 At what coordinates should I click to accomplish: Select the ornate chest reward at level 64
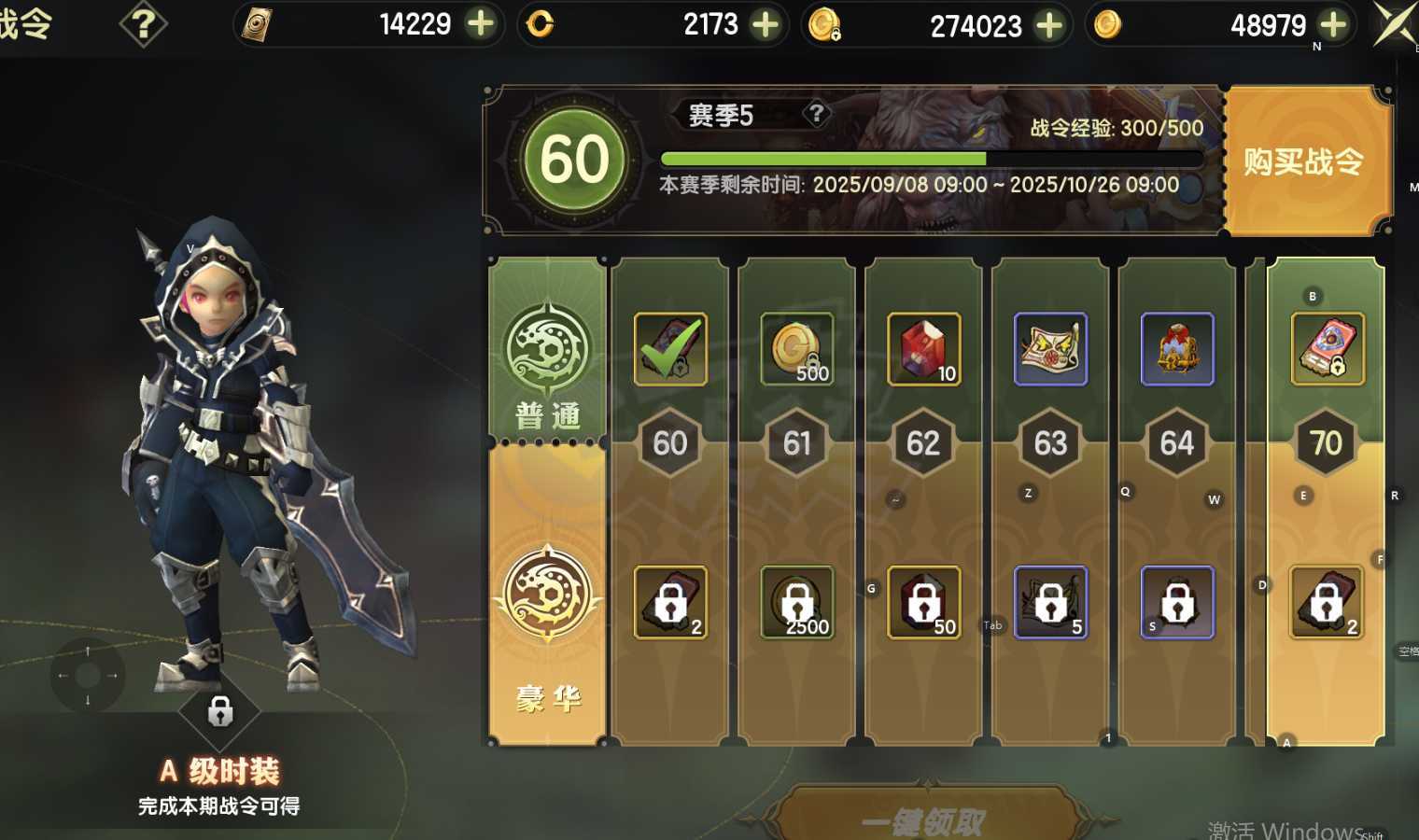(x=1175, y=350)
